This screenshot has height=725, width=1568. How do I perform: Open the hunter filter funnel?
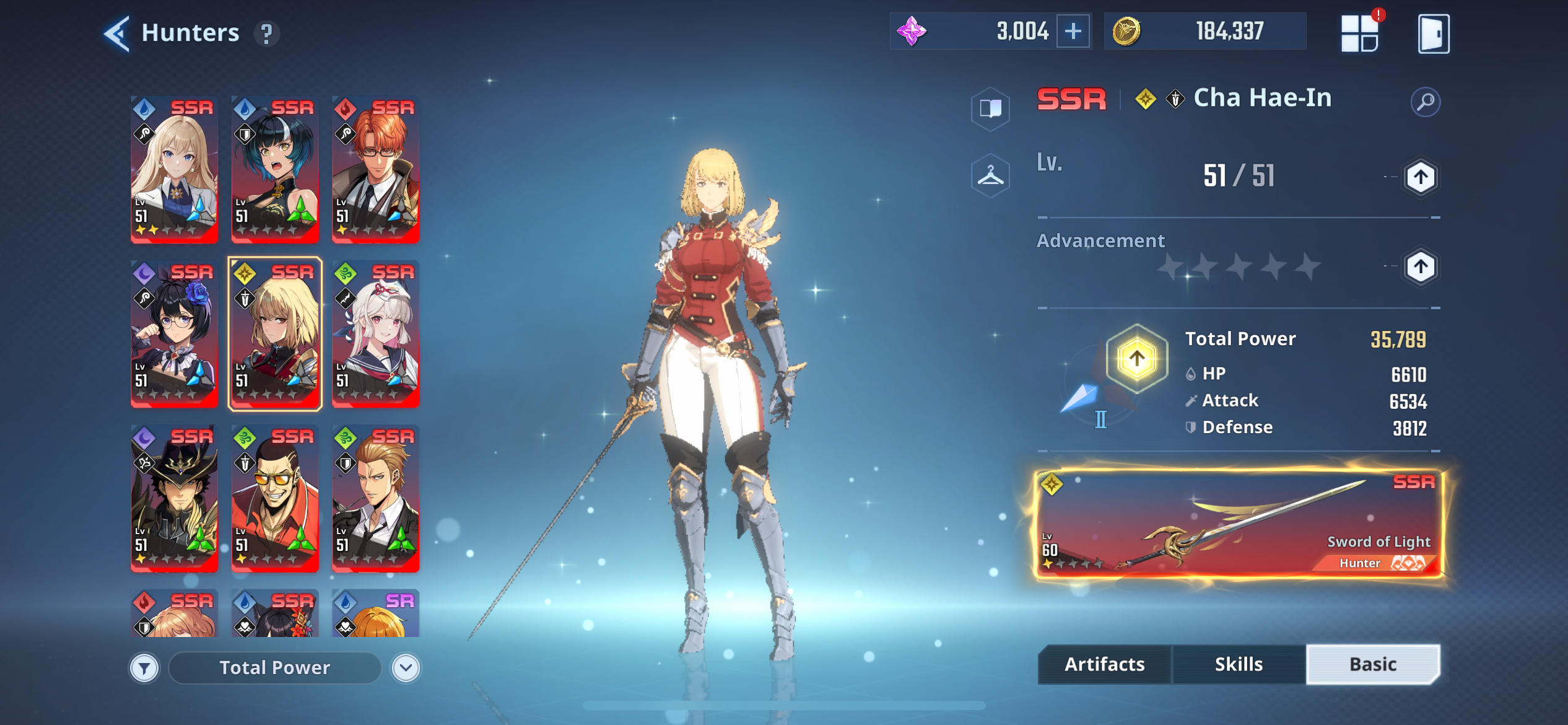pos(144,668)
